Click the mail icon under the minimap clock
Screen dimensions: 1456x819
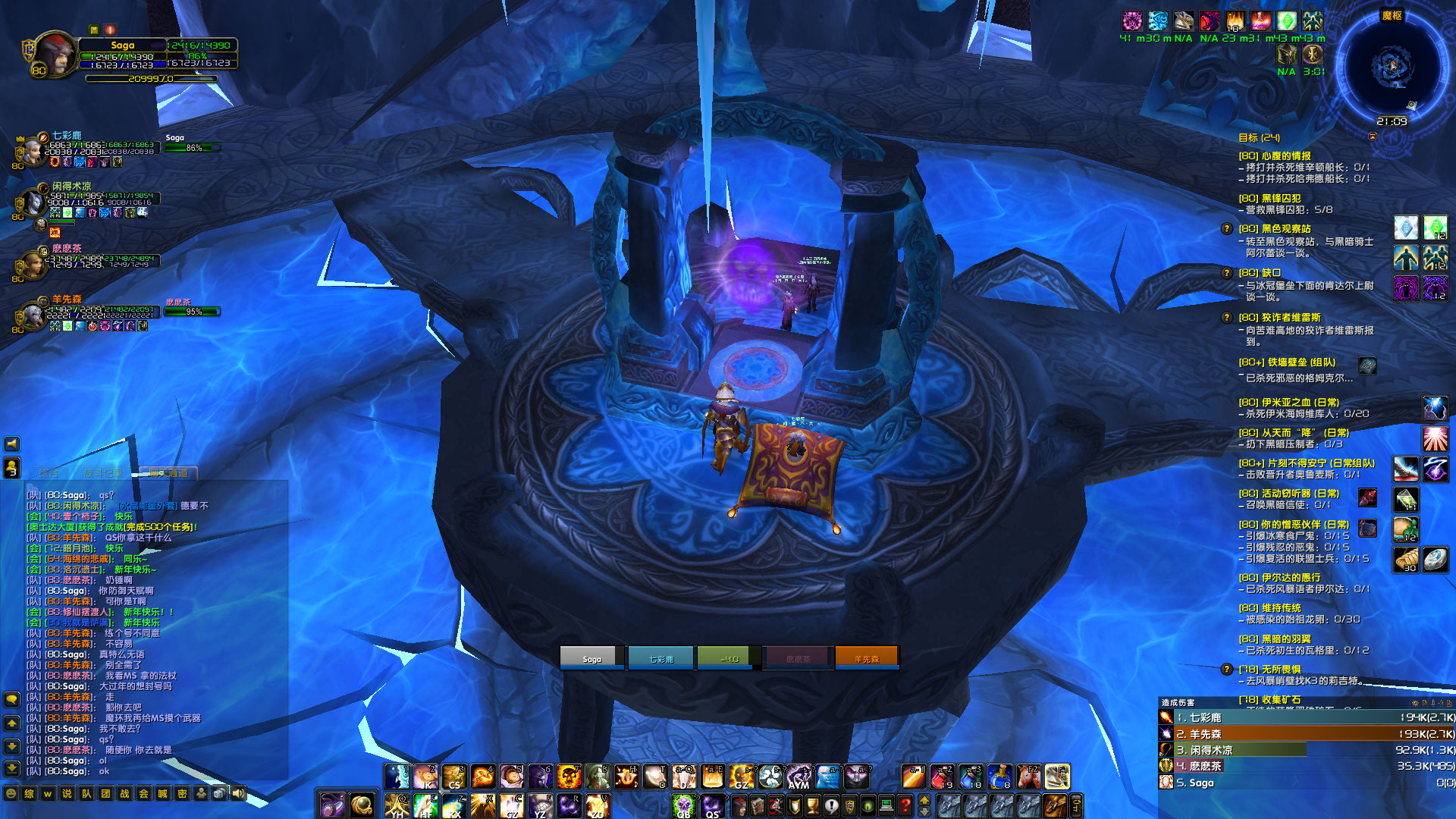point(1373,137)
